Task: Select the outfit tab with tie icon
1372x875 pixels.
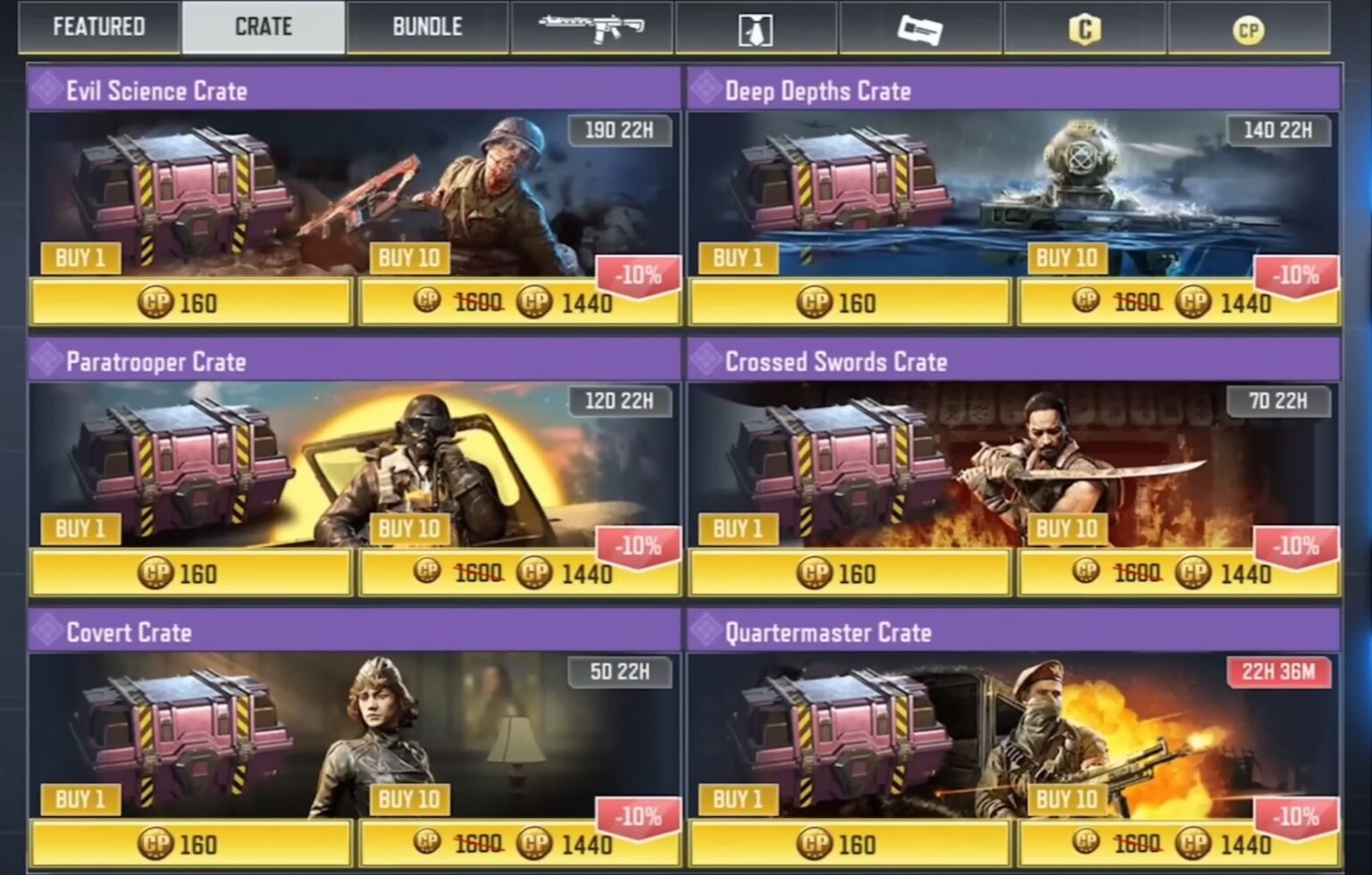Action: (757, 28)
